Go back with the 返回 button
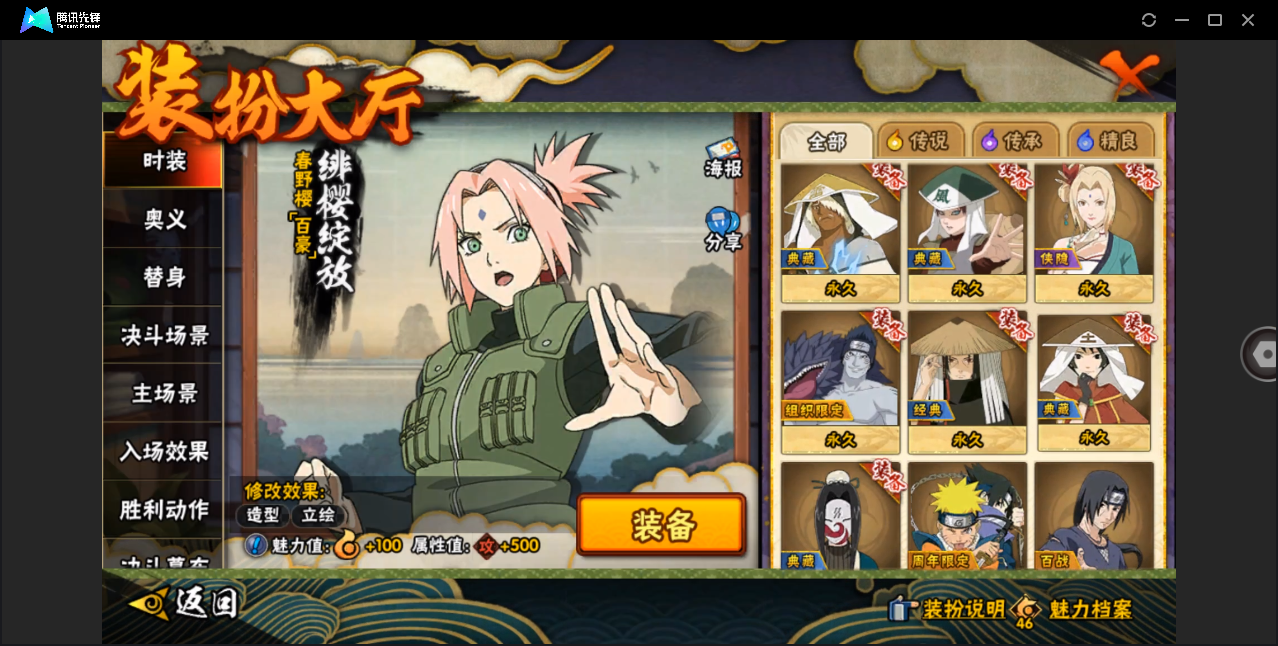The width and height of the screenshot is (1278, 646). (x=185, y=602)
